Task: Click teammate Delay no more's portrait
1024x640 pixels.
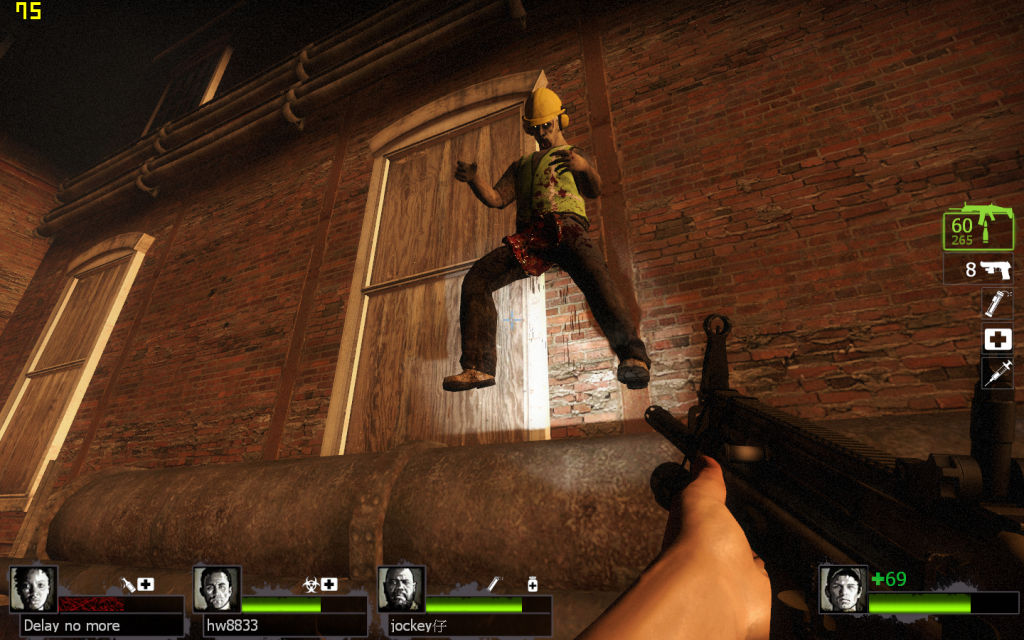Action: [33, 589]
